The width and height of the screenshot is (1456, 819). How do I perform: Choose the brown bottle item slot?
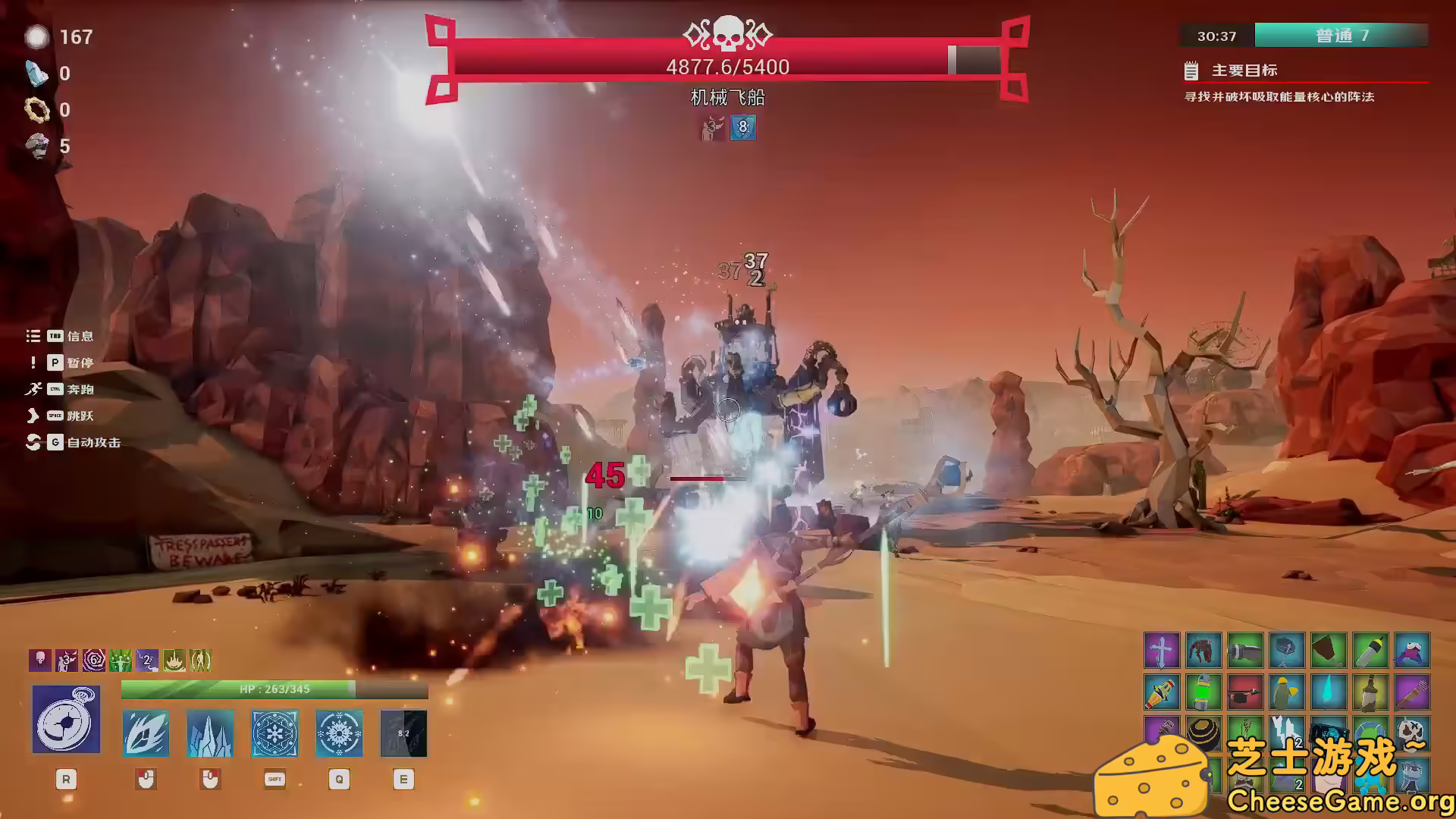coord(1370,692)
